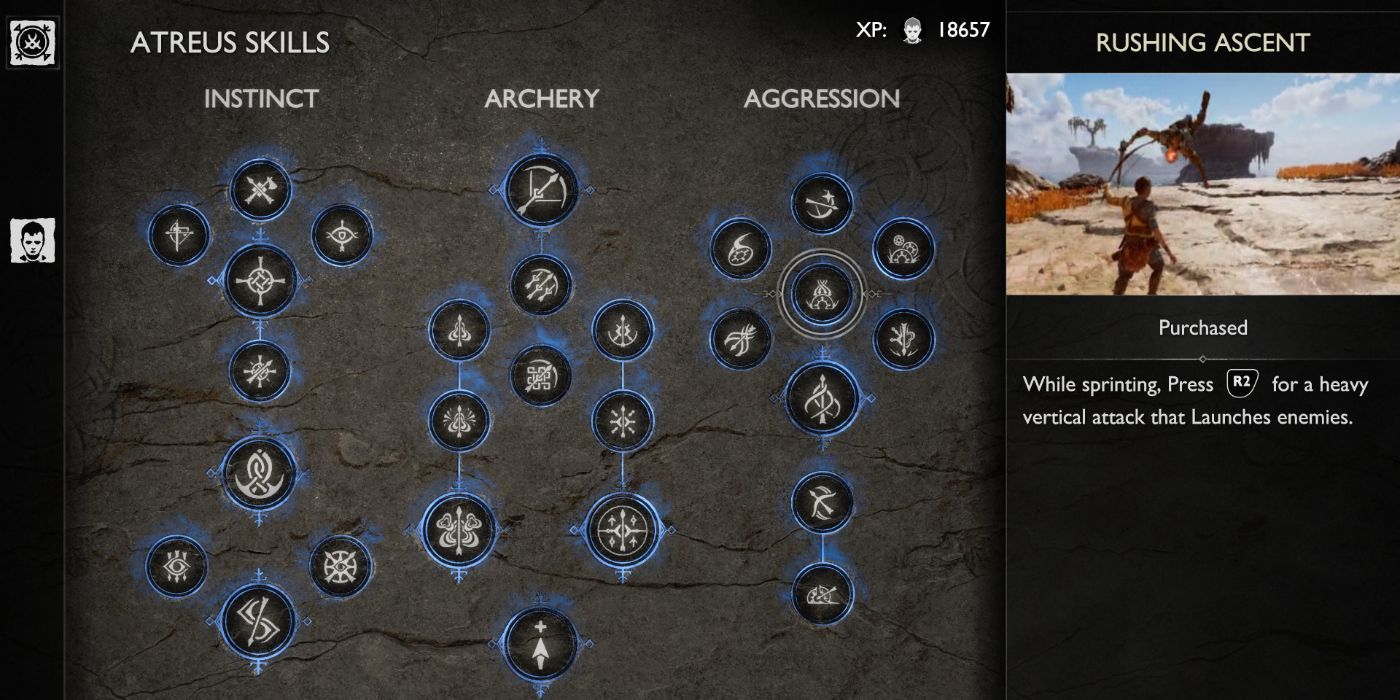1400x700 pixels.
Task: Select the comet swirl Aggression skill
Action: click(x=740, y=248)
